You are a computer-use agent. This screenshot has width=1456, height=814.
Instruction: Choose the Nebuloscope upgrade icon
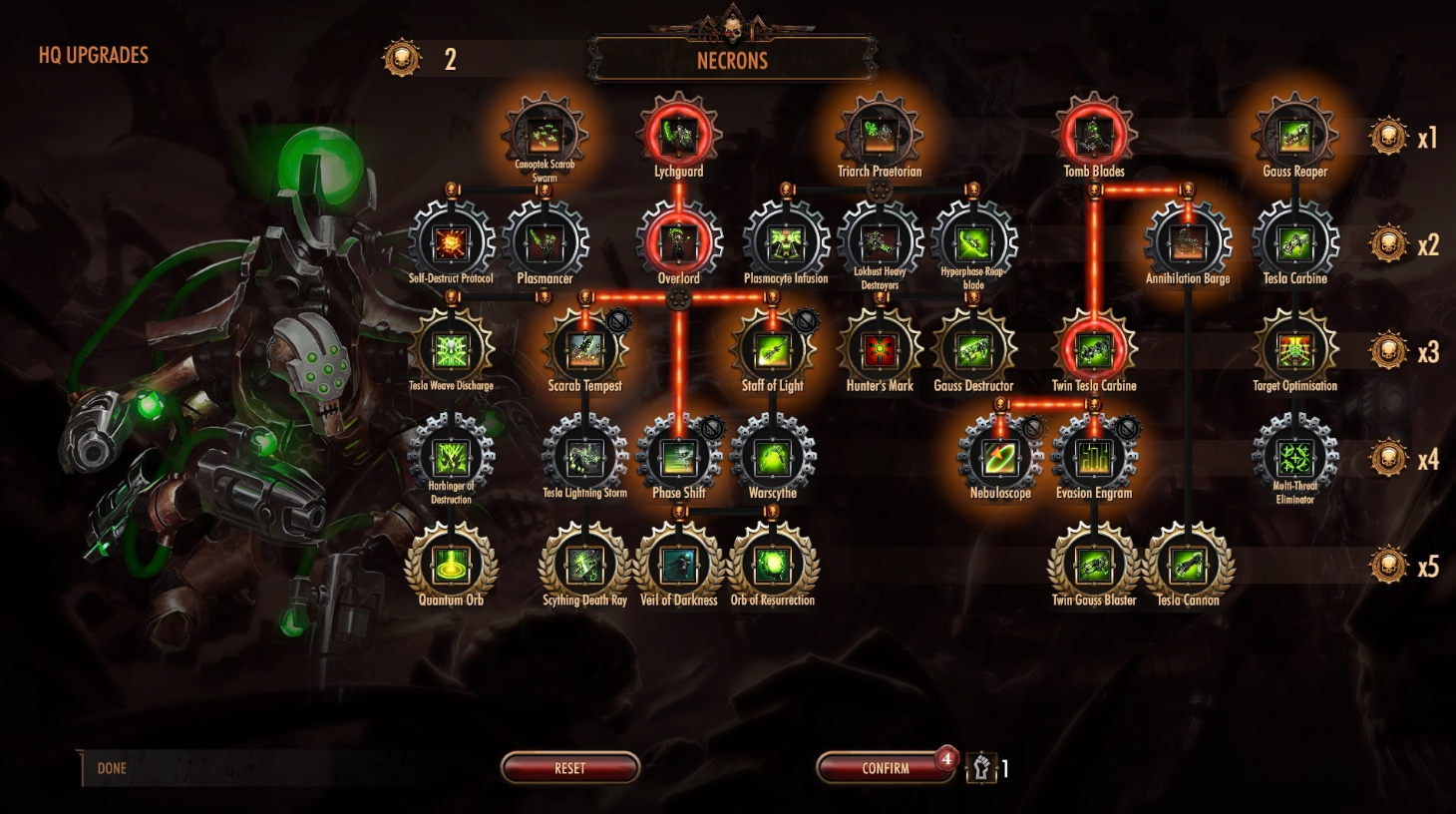(1000, 456)
